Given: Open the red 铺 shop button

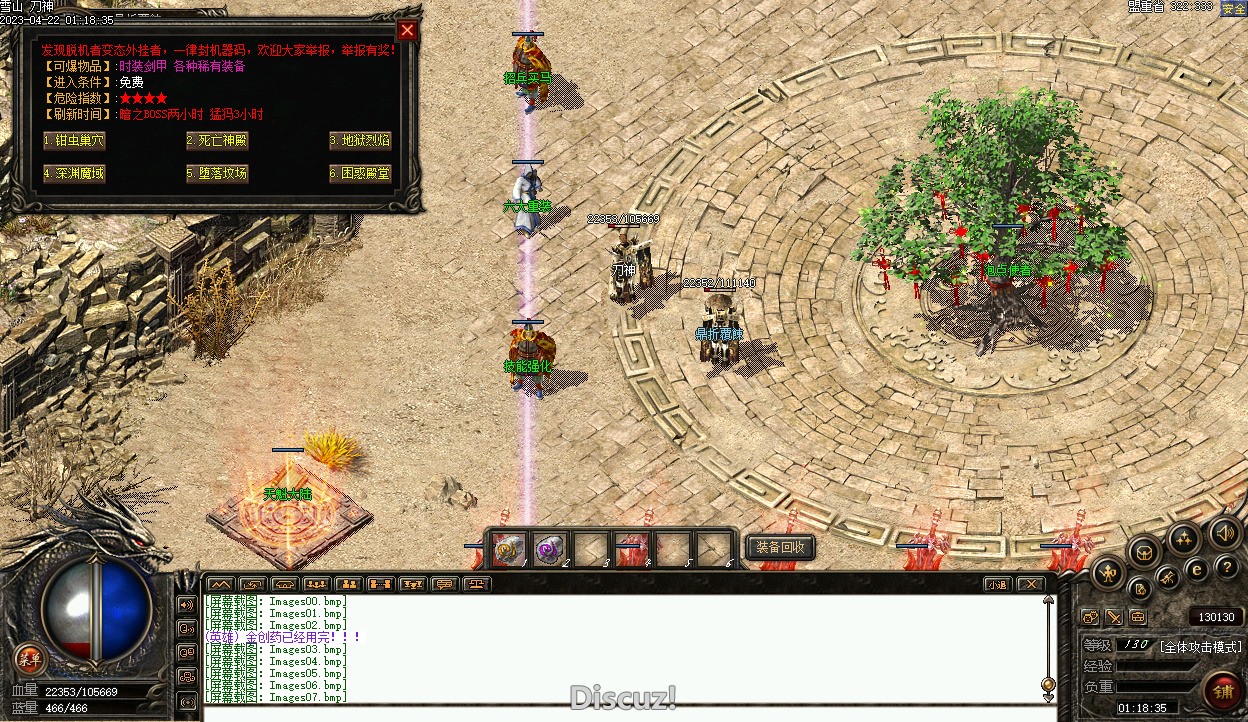Looking at the screenshot, I should pyautogui.click(x=1222, y=690).
